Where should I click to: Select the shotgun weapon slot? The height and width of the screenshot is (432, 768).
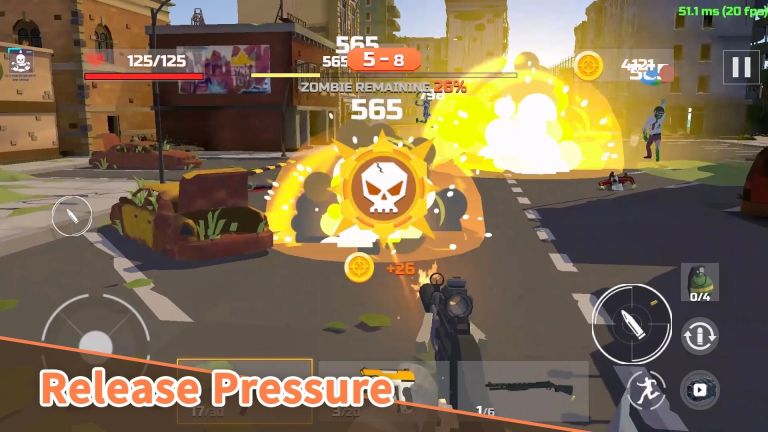click(x=524, y=392)
